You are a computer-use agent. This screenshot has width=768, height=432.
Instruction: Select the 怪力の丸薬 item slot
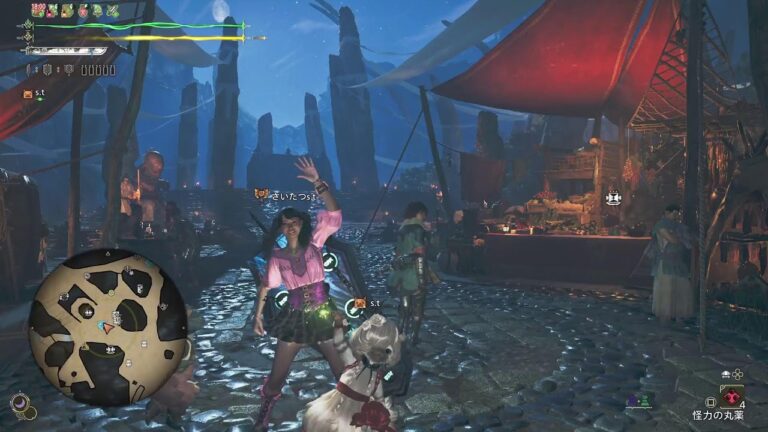coord(732,397)
